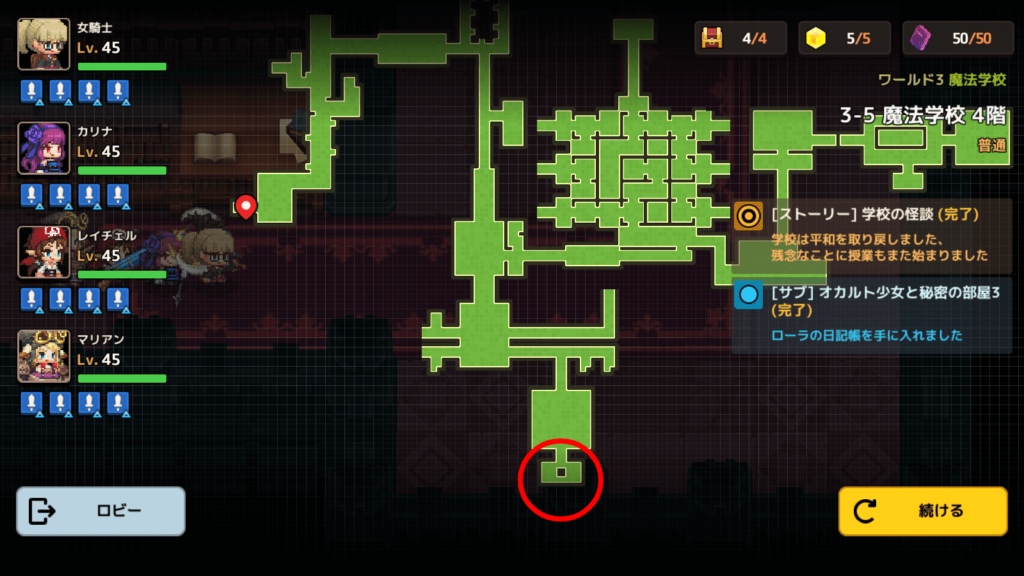Return to lobby with ロビー button
The image size is (1024, 576).
(x=101, y=511)
